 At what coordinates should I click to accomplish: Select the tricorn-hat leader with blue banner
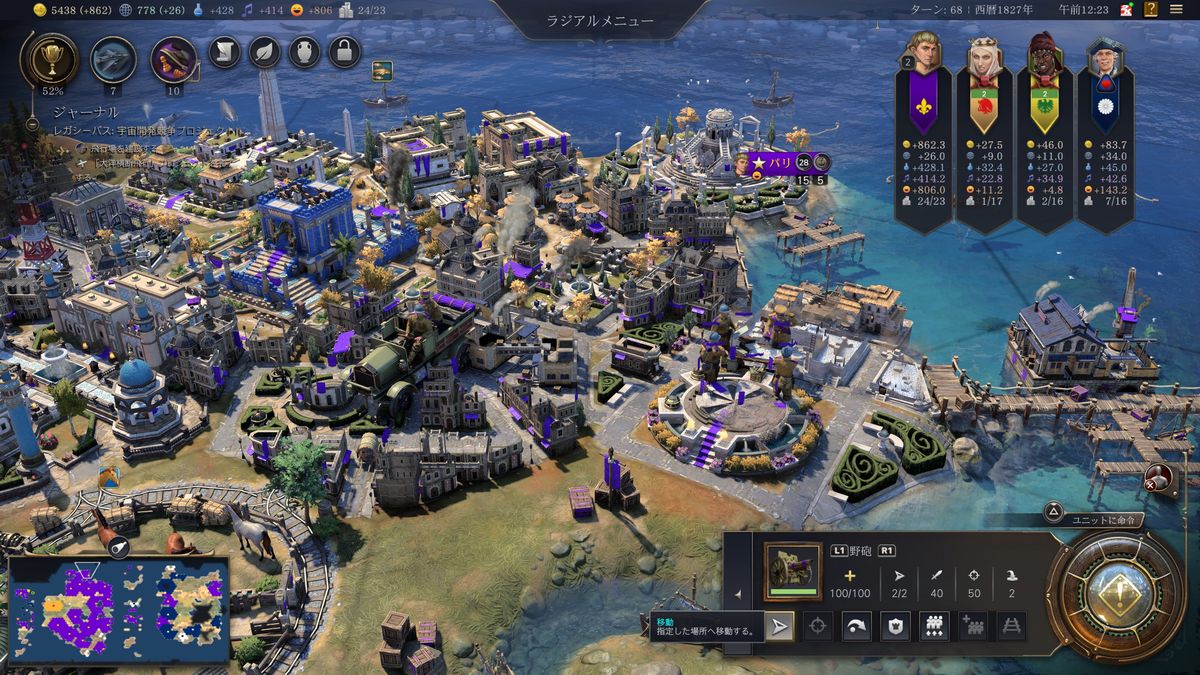coord(1104,62)
